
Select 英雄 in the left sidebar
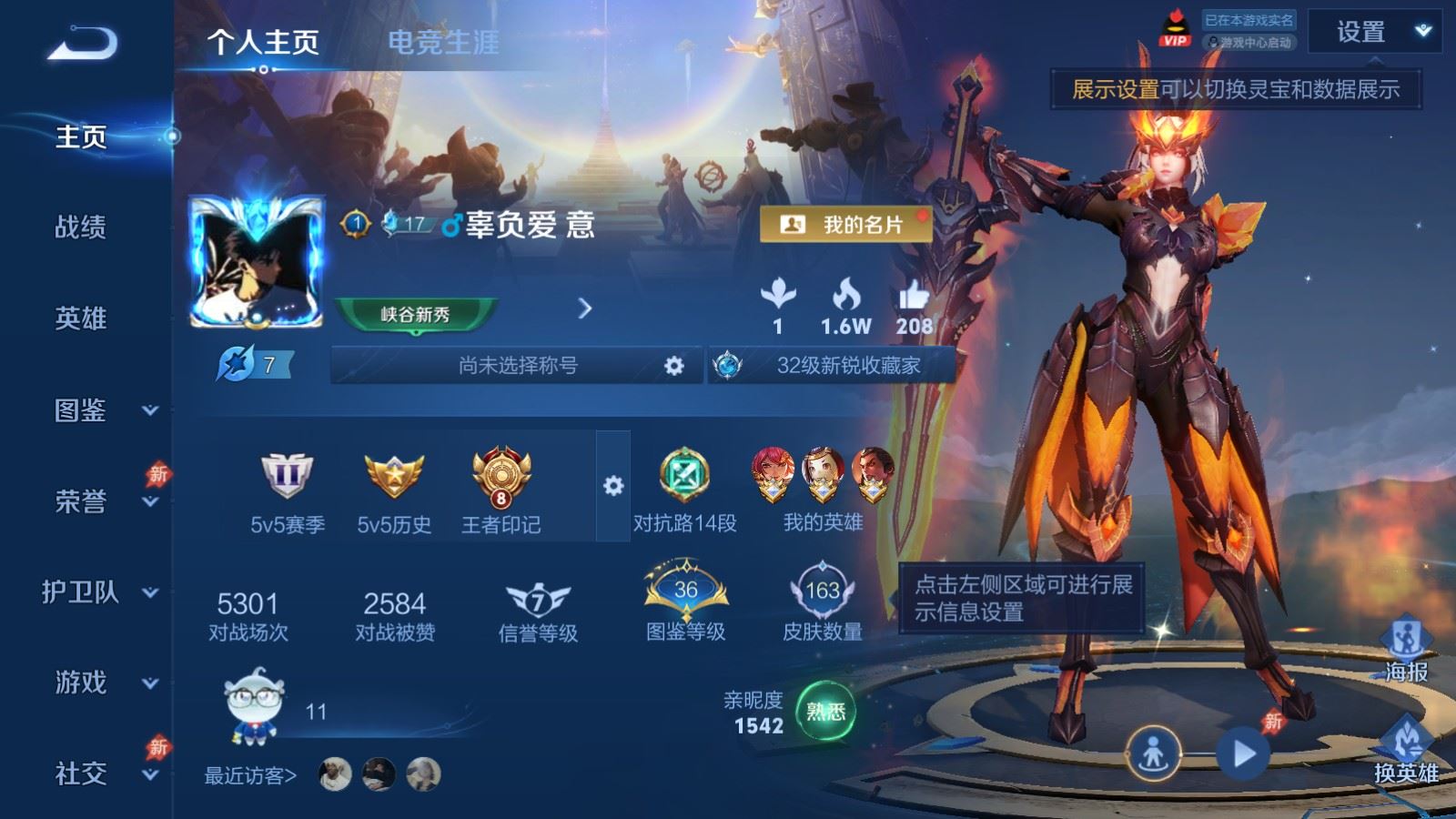point(81,318)
